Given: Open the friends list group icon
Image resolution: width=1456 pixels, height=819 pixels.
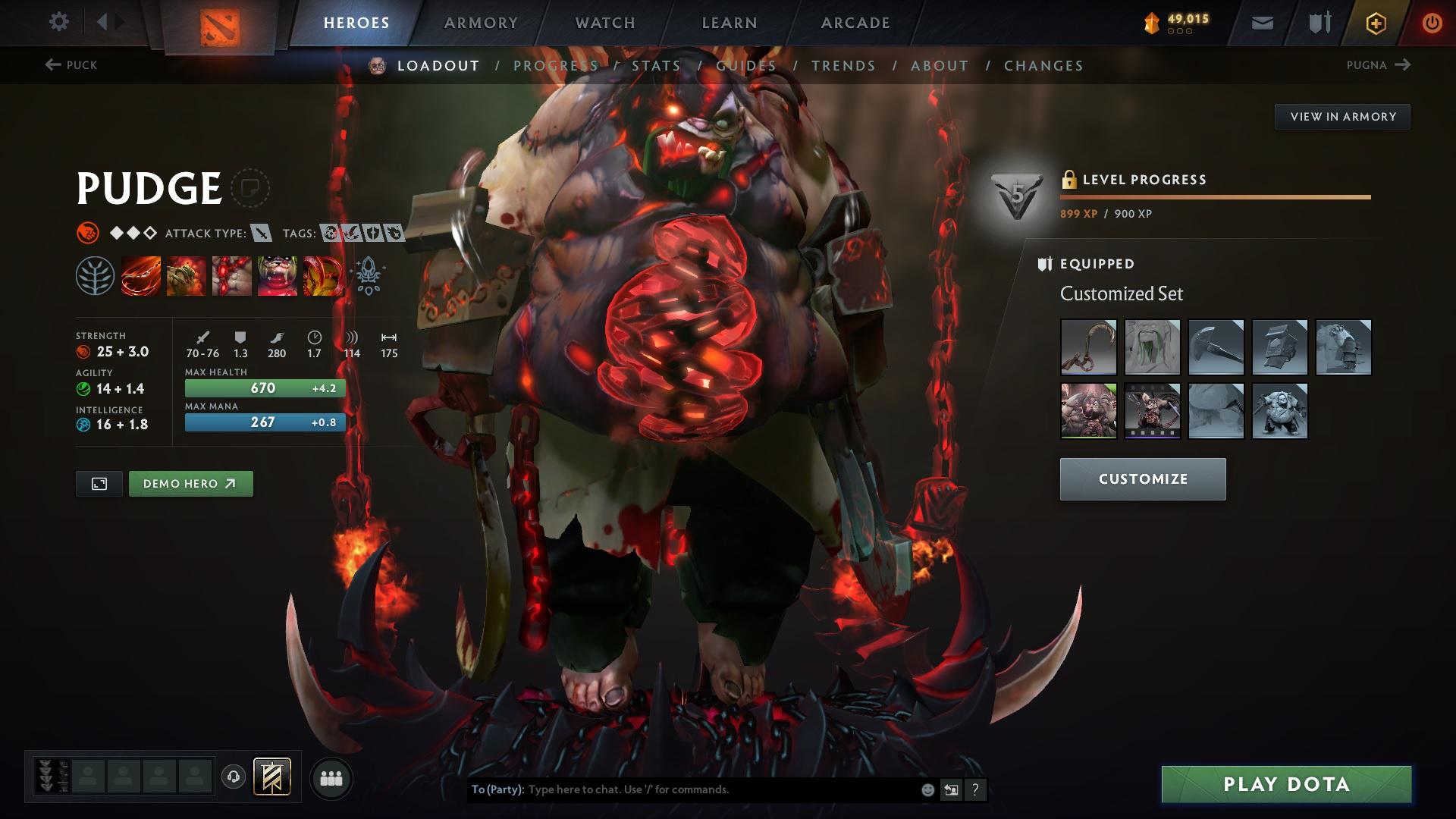Looking at the screenshot, I should coord(331,777).
